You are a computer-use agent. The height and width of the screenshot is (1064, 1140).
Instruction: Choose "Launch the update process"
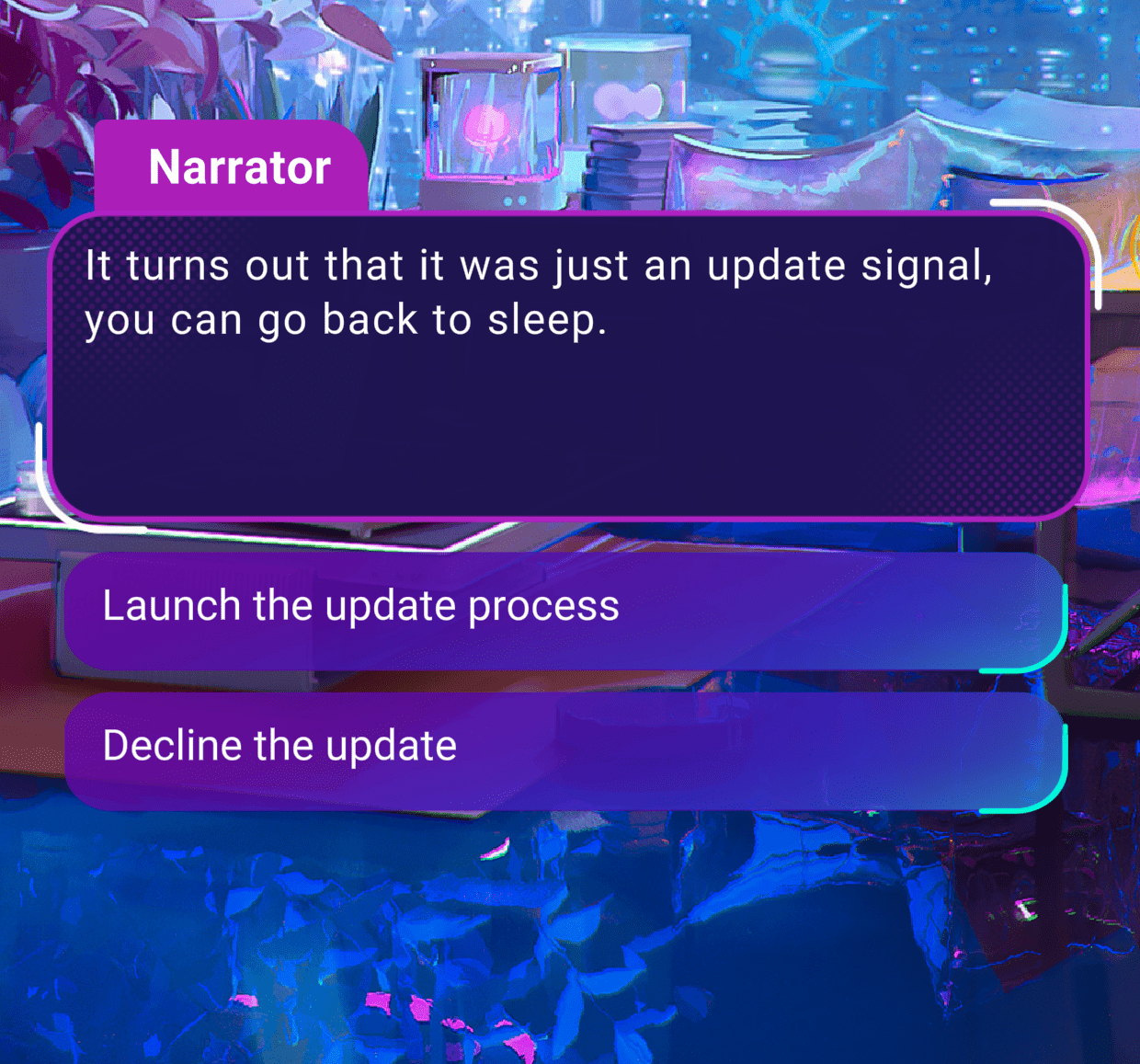coord(564,611)
